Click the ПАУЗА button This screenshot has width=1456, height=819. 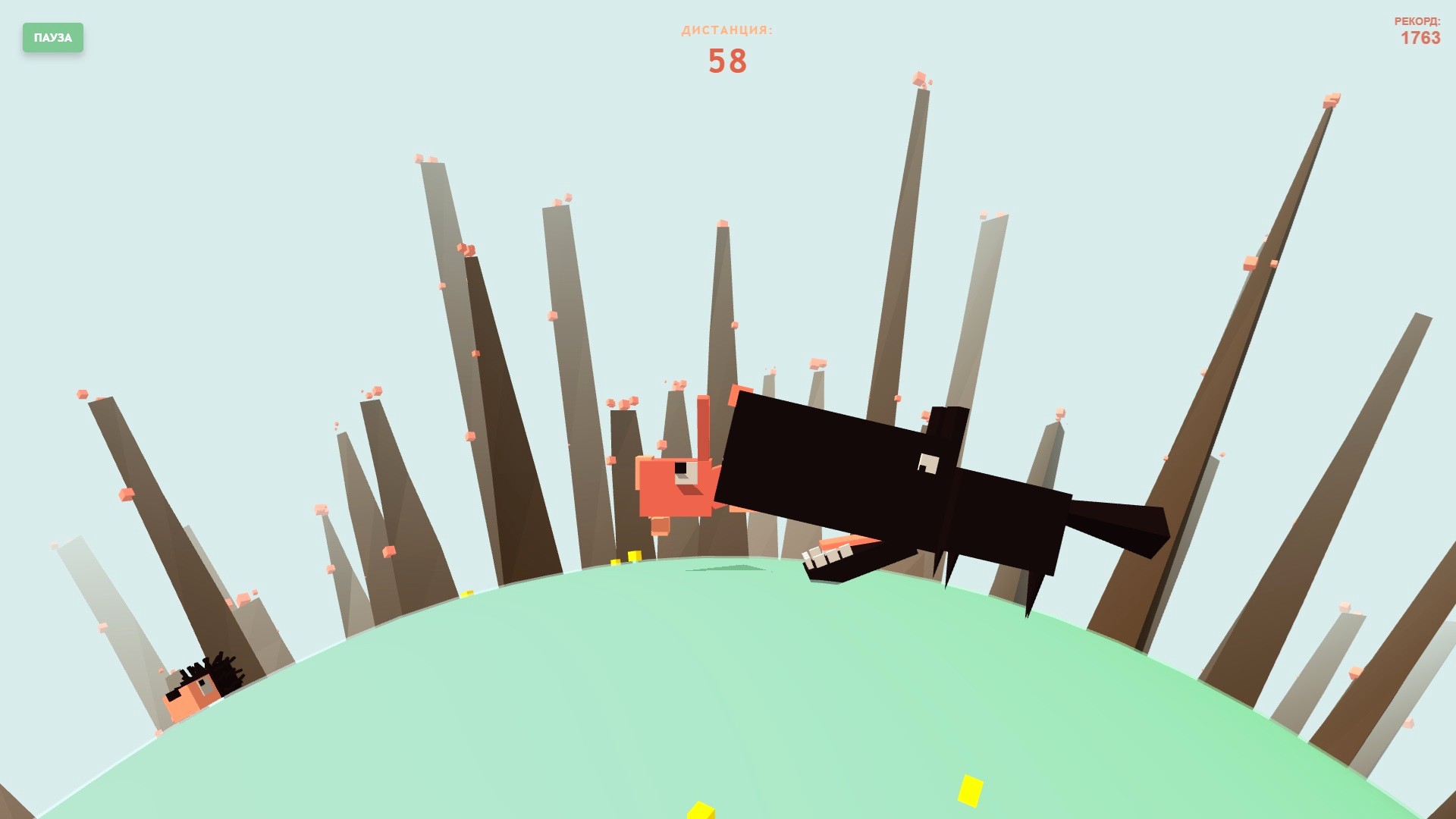click(53, 38)
